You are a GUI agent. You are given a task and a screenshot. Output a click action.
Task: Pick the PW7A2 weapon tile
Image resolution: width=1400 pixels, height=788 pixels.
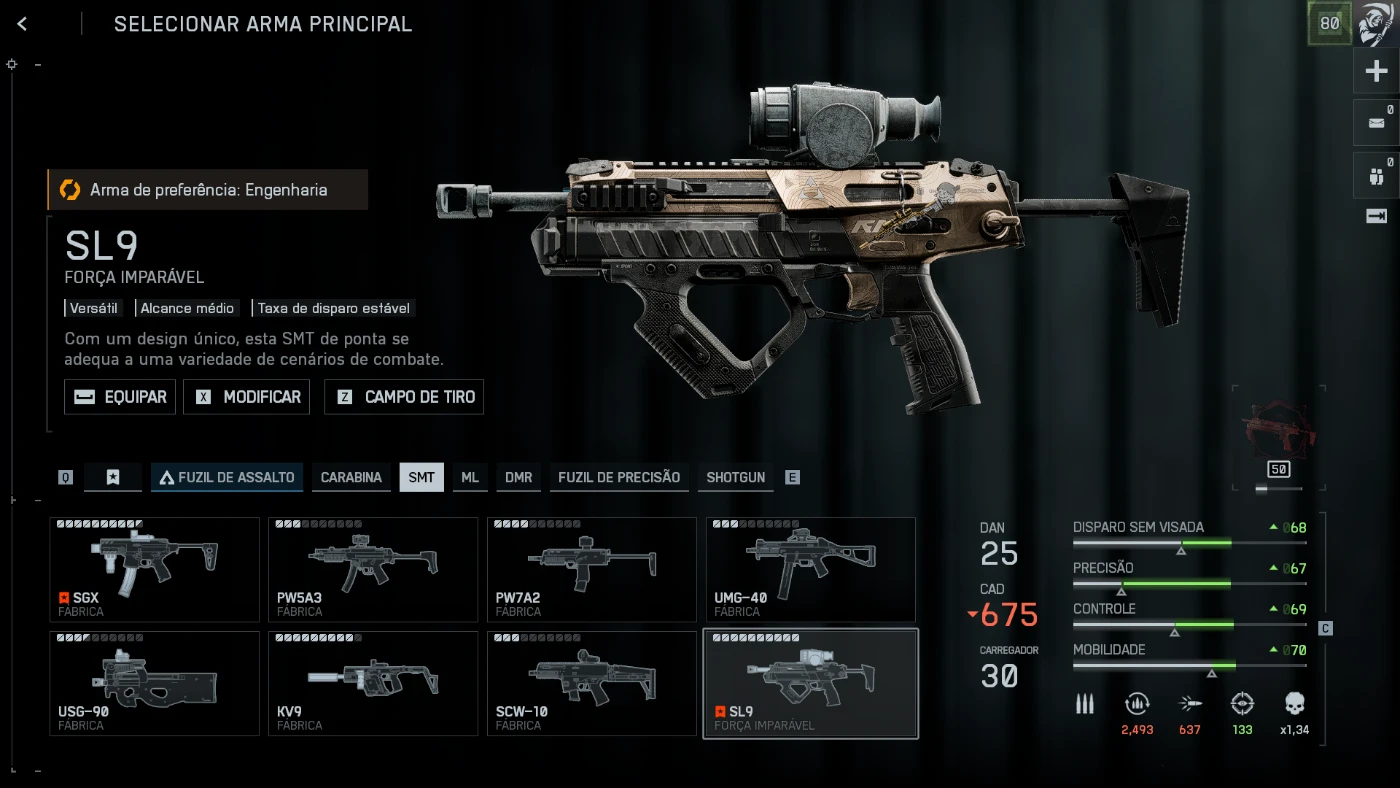point(592,569)
